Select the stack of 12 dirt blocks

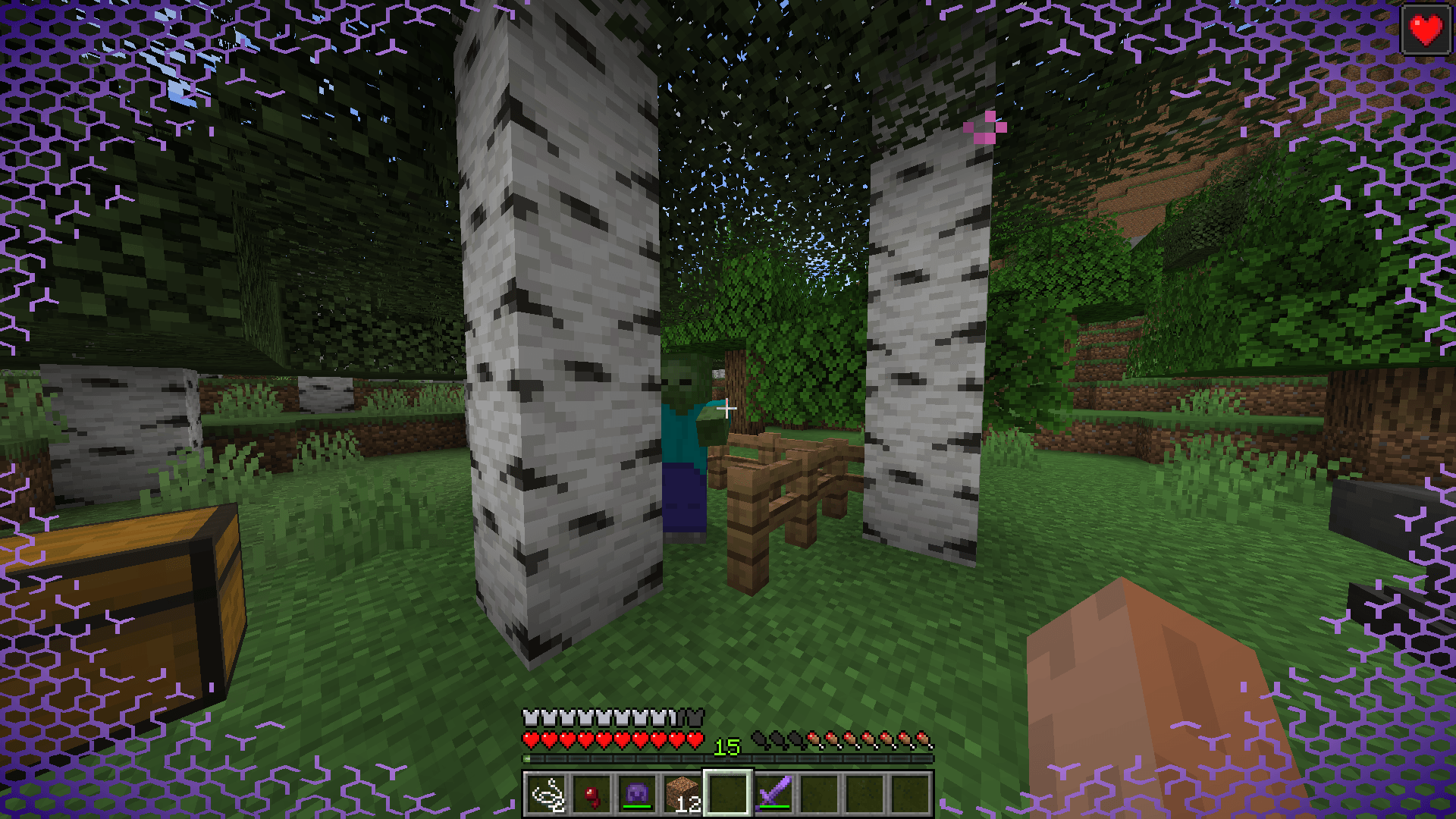(682, 795)
